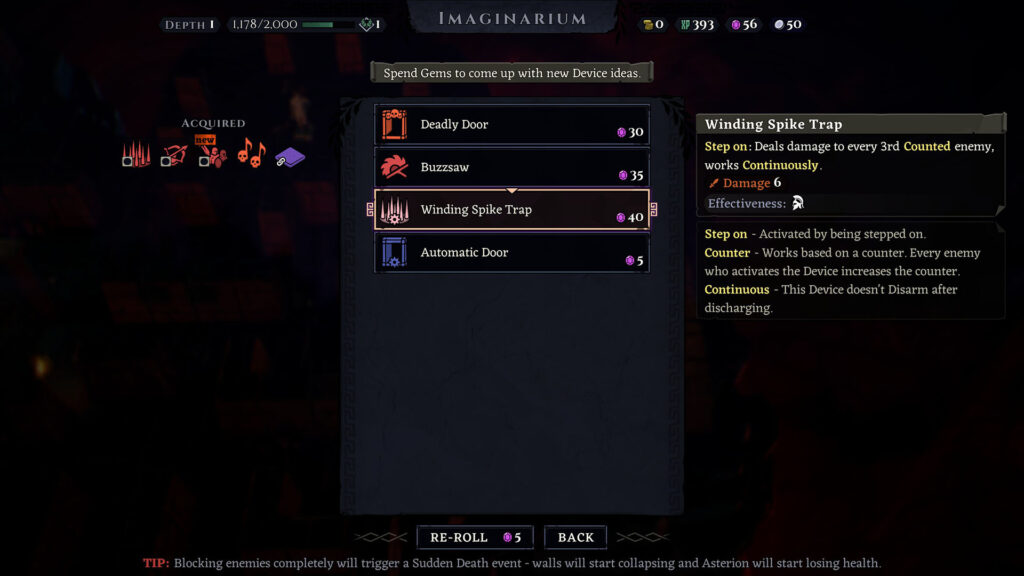Viewport: 1024px width, 576px height.
Task: Choose the Deadly Door device idea
Action: [511, 125]
